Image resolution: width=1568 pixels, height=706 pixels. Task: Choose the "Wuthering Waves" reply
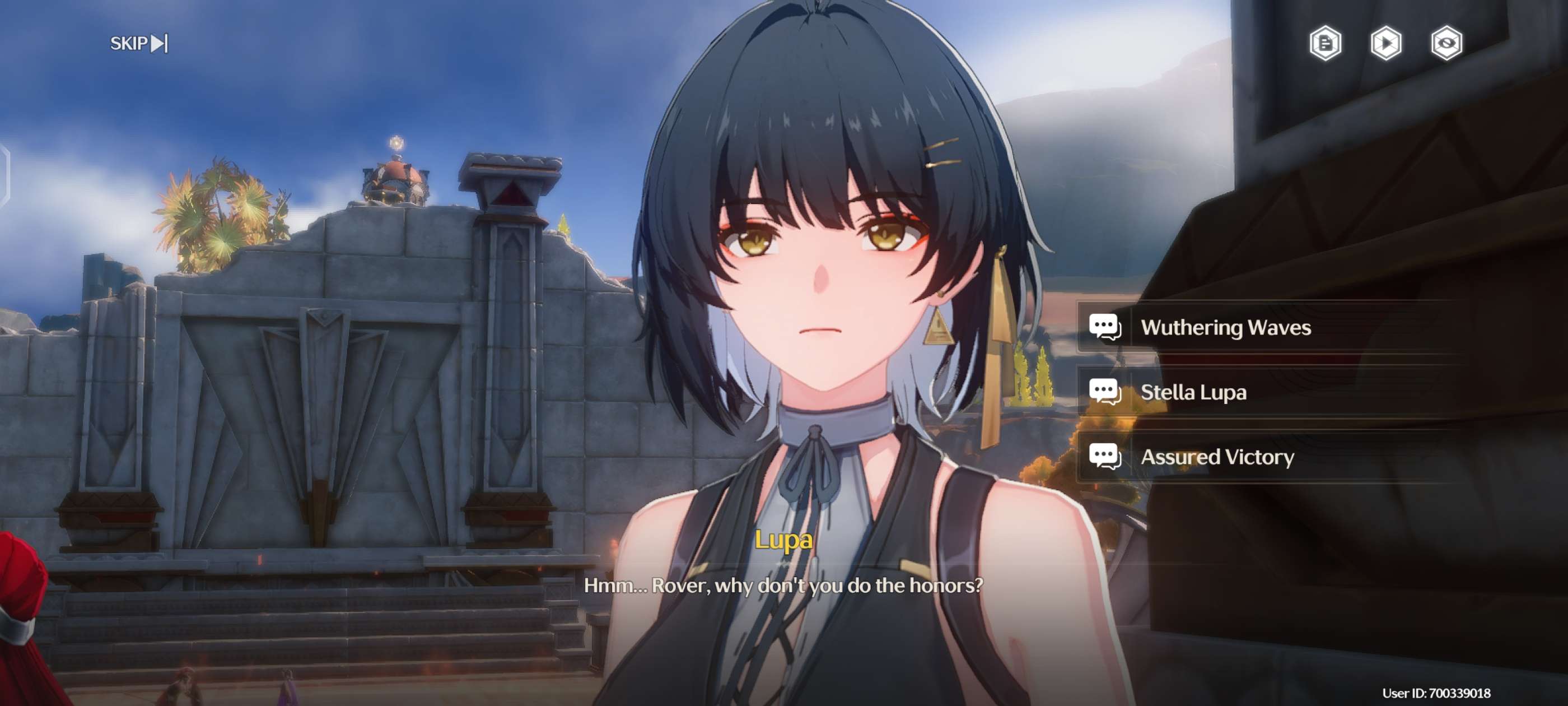1225,328
